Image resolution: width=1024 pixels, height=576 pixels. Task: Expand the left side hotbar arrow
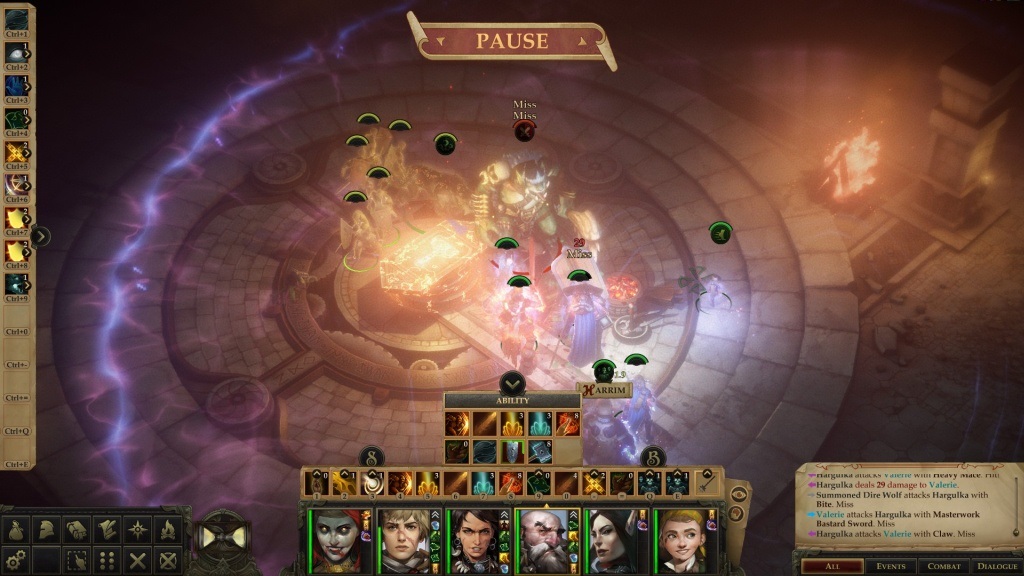tap(42, 237)
